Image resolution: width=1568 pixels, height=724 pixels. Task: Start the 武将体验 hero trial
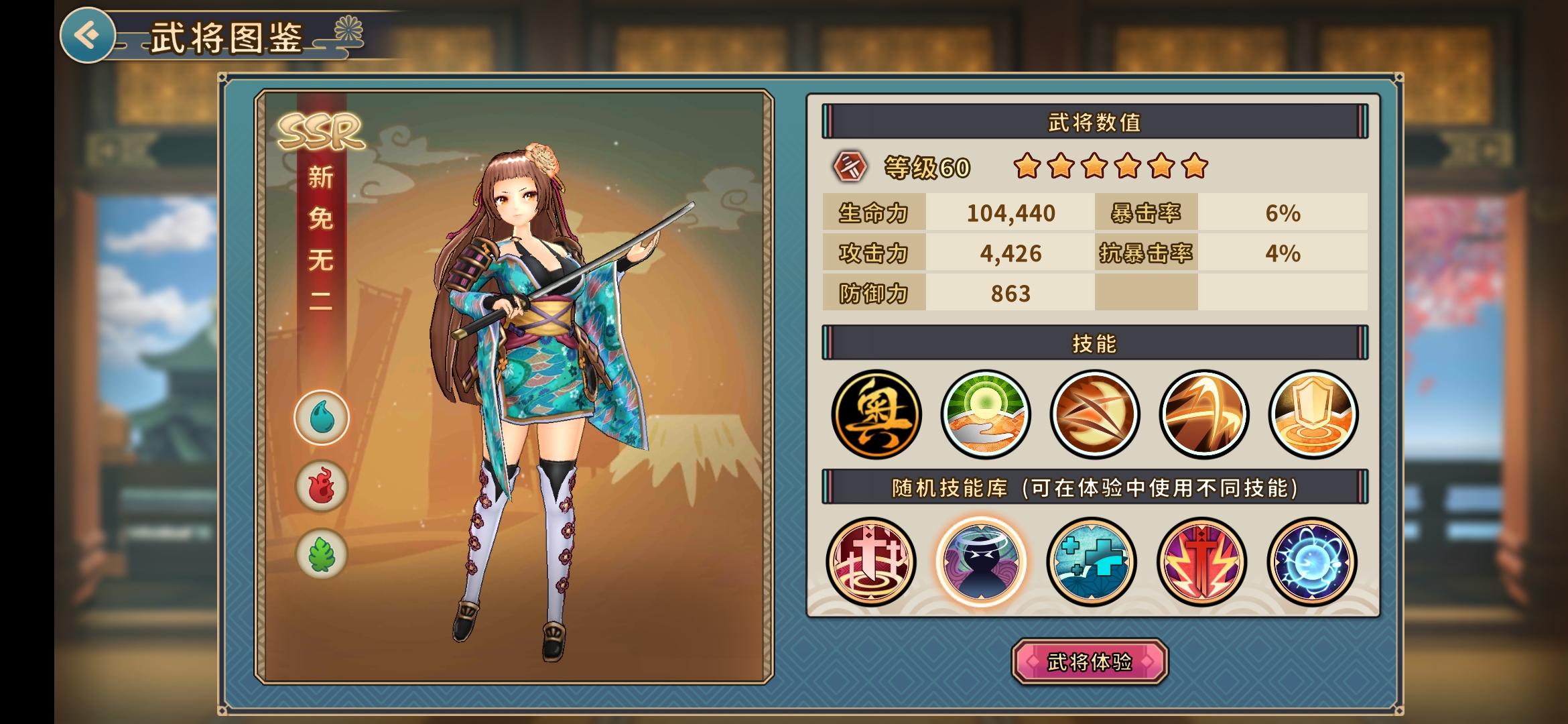pyautogui.click(x=1090, y=662)
